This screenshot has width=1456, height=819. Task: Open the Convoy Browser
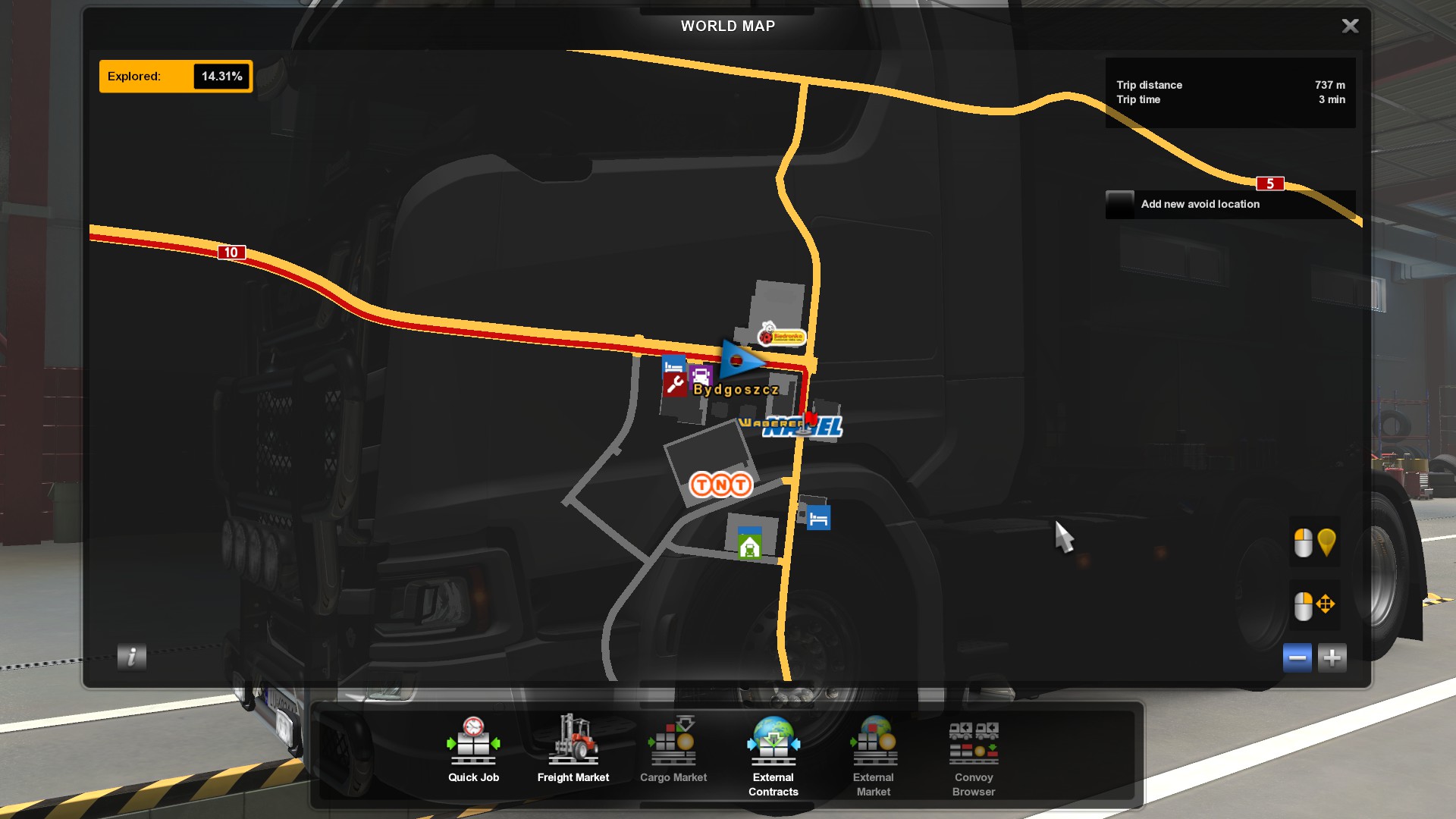coord(974,756)
